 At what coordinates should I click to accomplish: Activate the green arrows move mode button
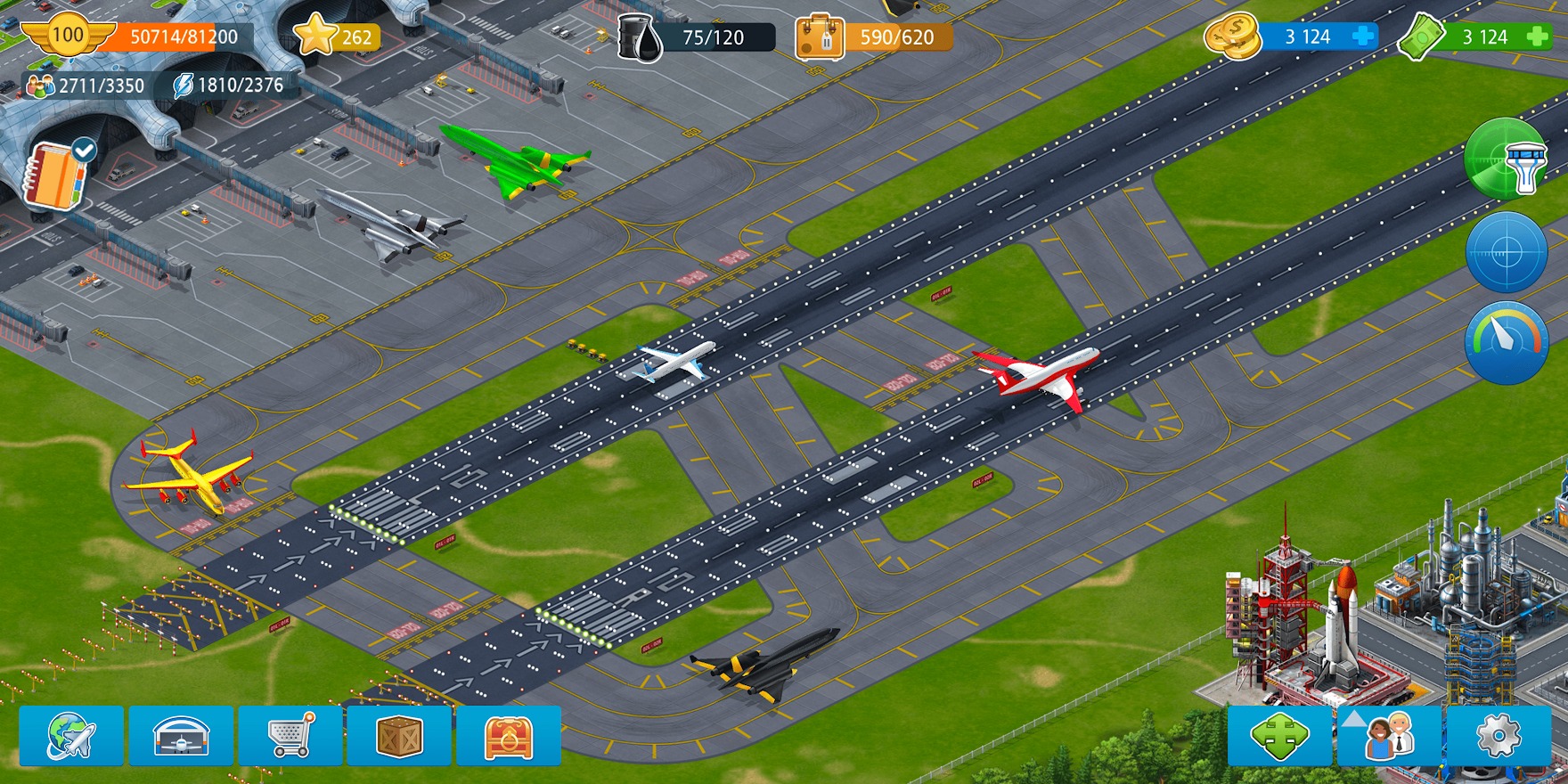click(1279, 736)
